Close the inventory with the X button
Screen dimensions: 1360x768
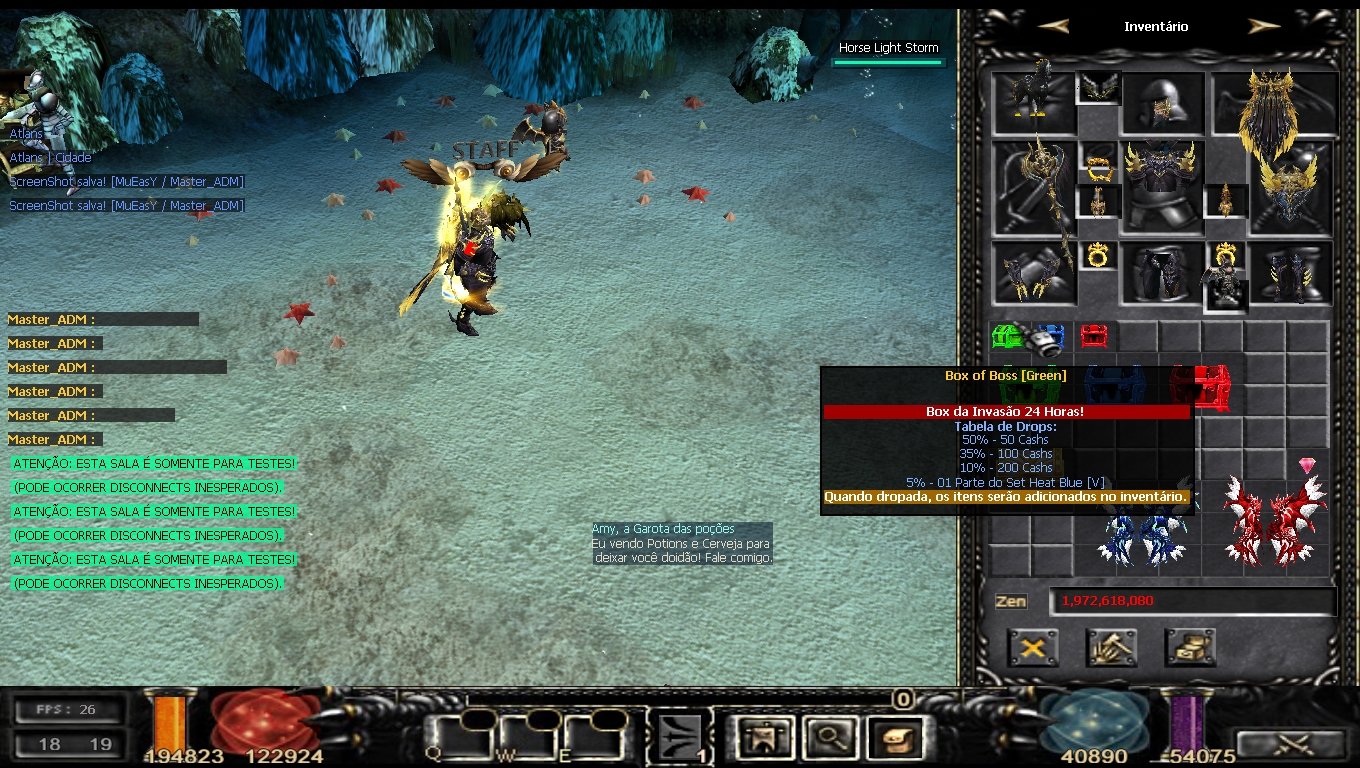tap(1033, 648)
